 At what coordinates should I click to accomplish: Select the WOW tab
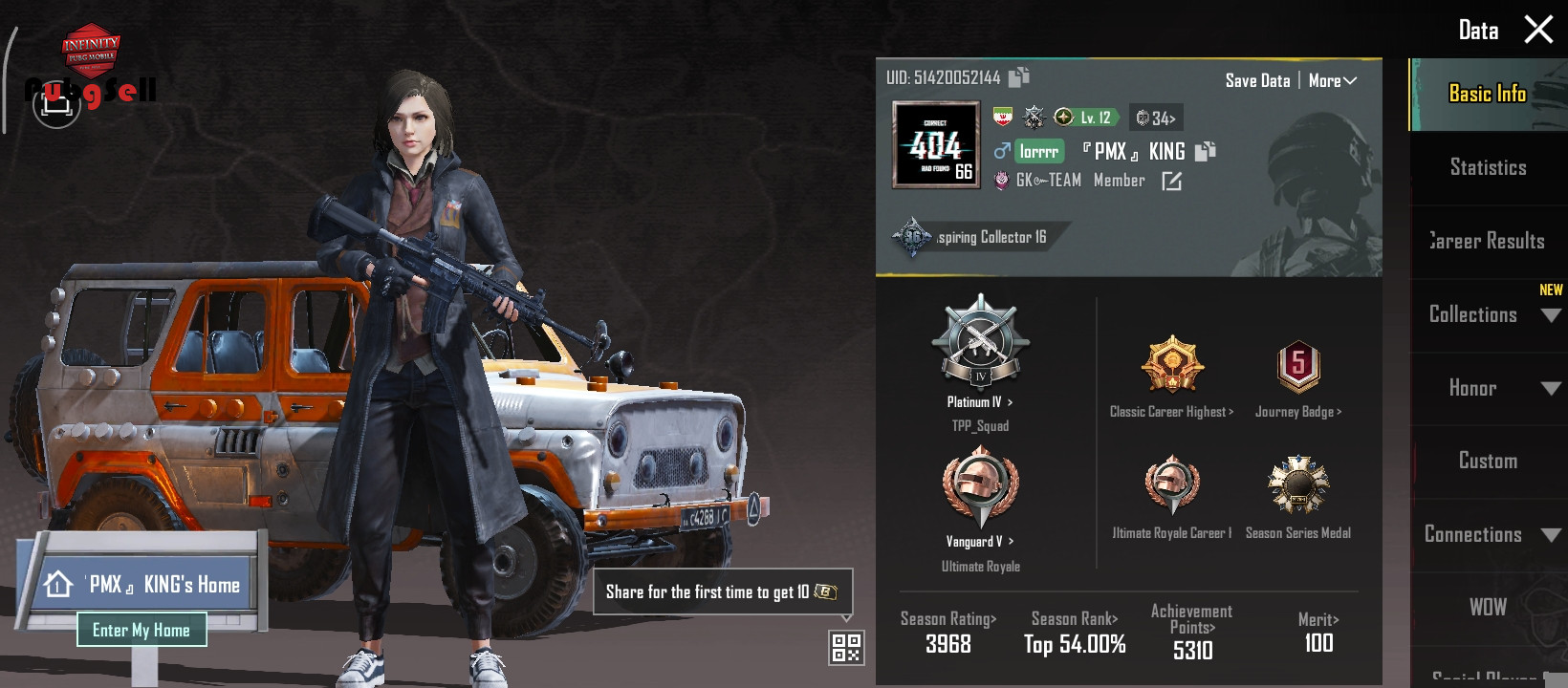(1488, 607)
